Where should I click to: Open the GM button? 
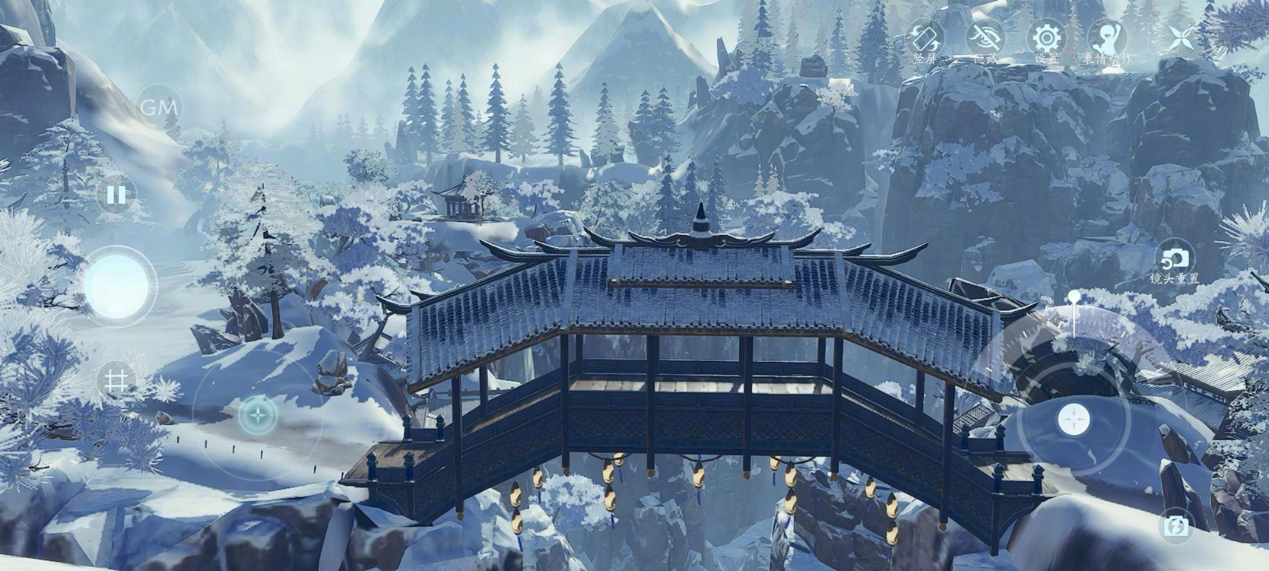coord(158,106)
